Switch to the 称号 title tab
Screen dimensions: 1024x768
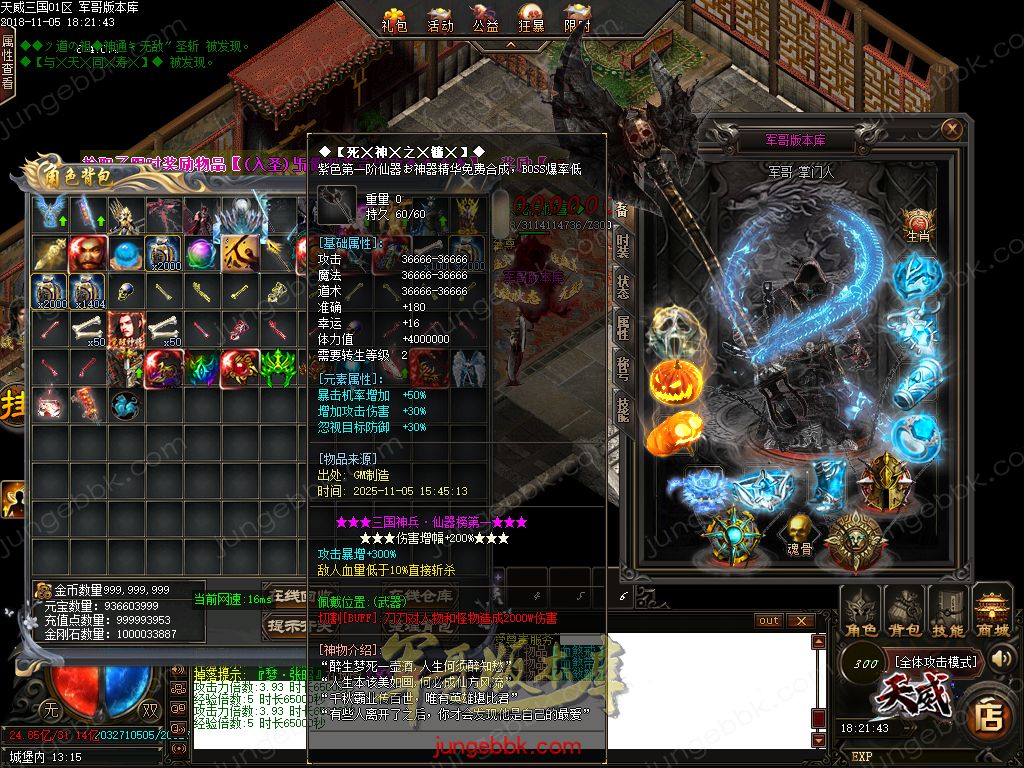(x=622, y=368)
